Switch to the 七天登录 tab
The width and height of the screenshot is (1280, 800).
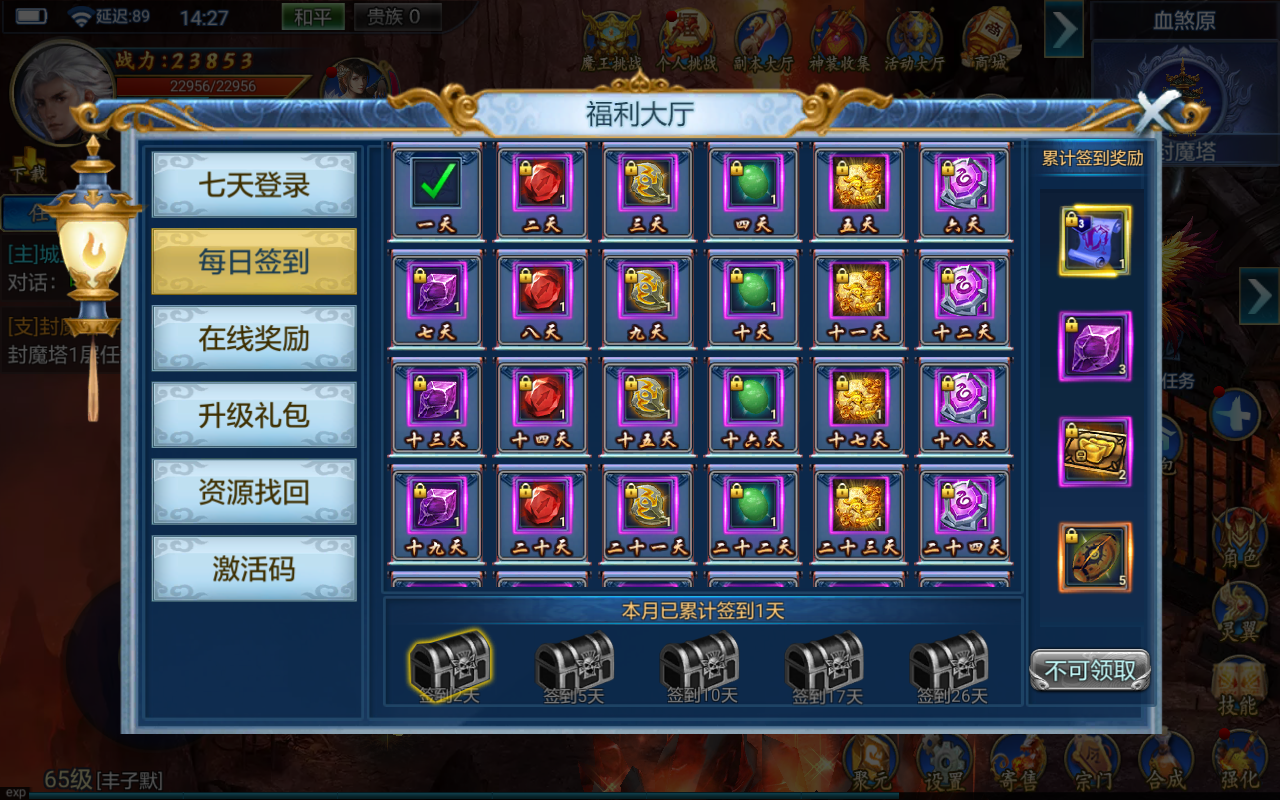pyautogui.click(x=253, y=185)
